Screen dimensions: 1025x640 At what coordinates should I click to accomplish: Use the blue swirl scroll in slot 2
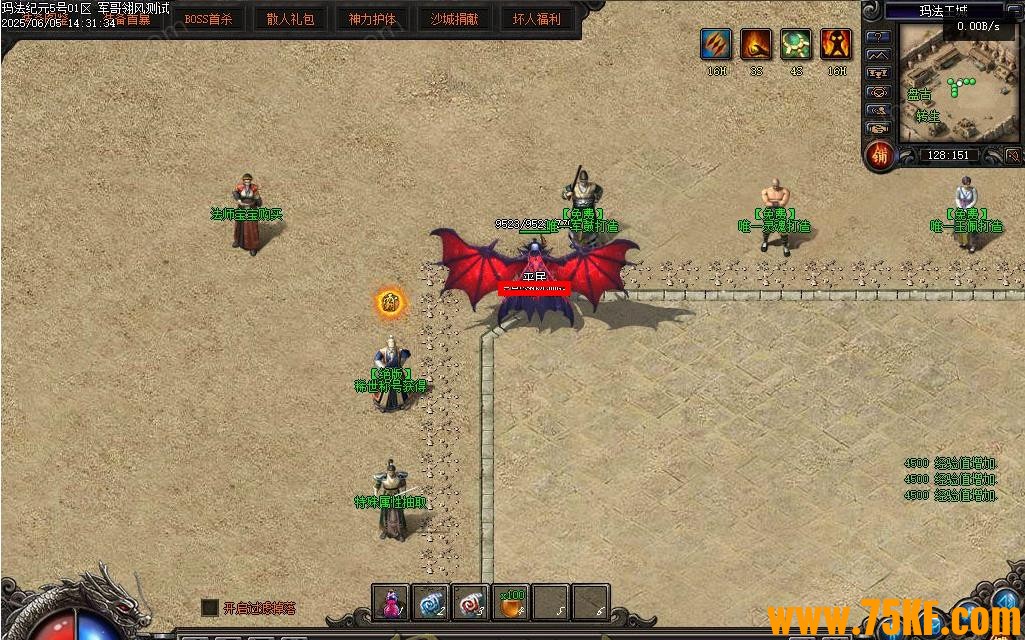431,602
